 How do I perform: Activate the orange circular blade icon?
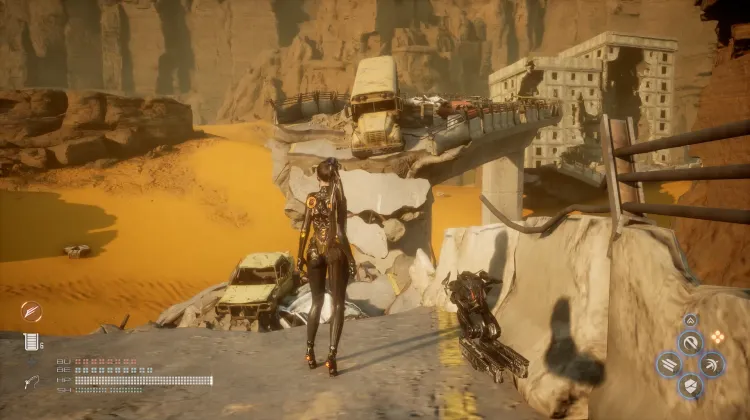click(31, 311)
